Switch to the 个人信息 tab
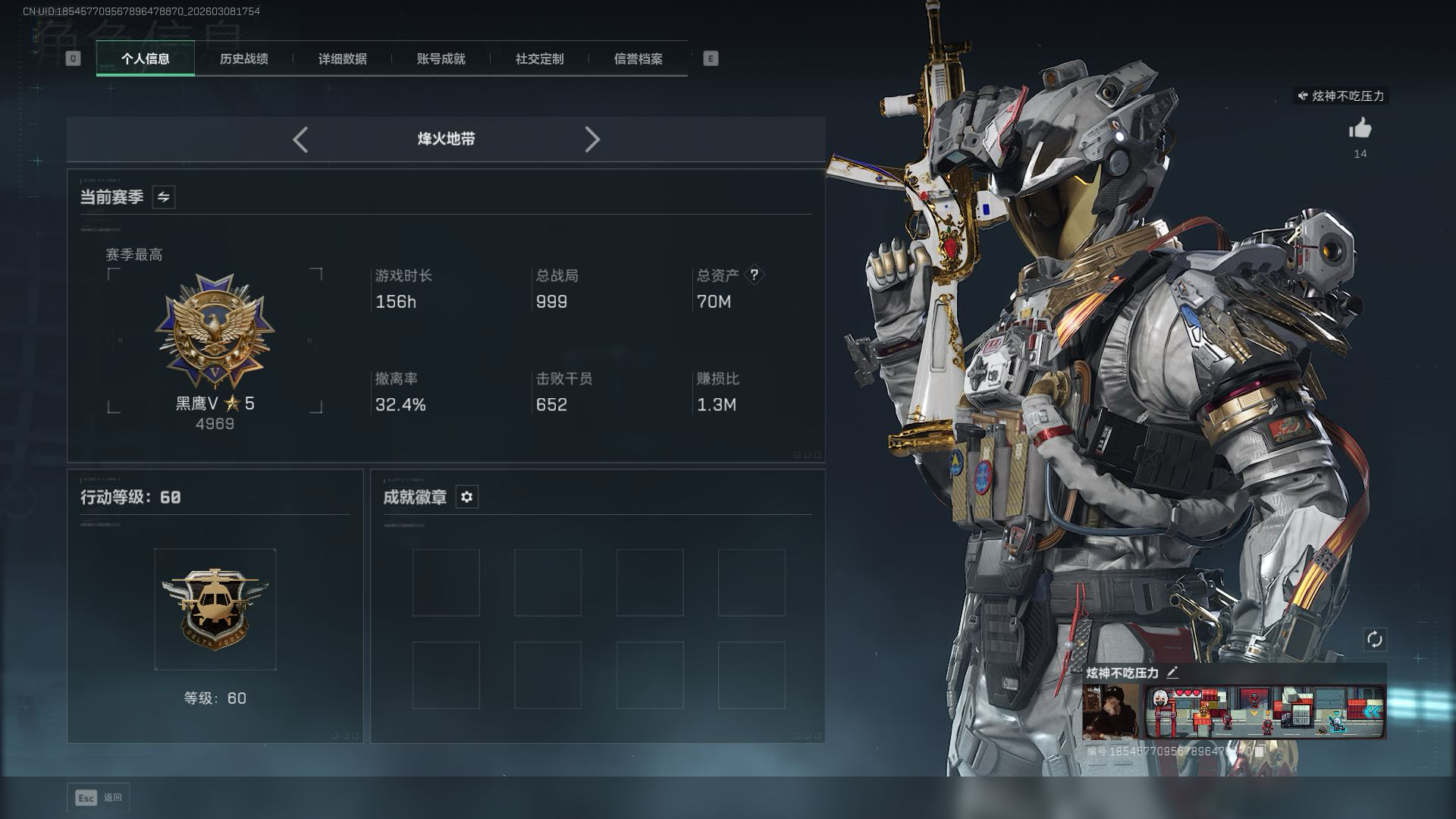 pyautogui.click(x=145, y=58)
